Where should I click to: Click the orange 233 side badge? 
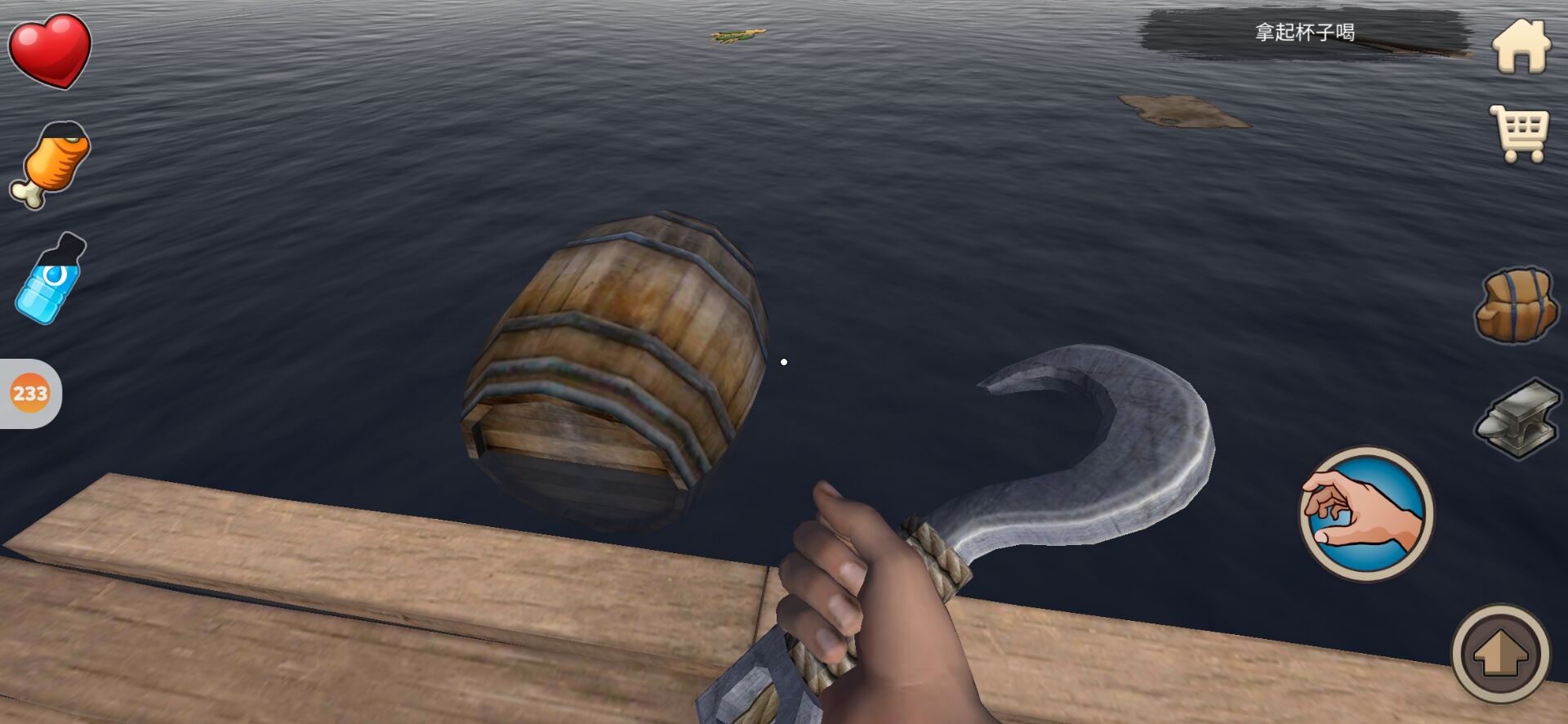click(30, 394)
